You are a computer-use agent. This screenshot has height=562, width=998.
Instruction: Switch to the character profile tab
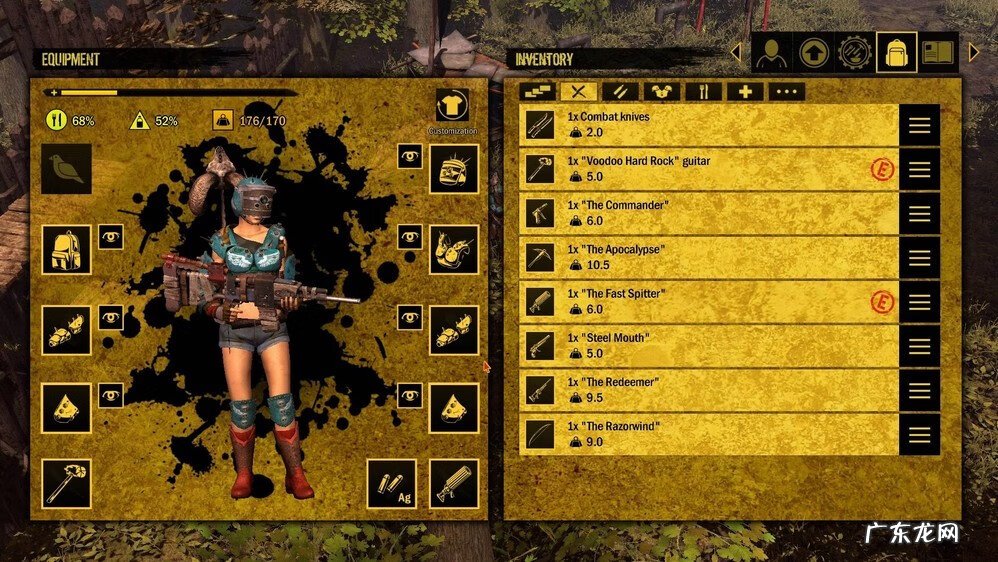[x=771, y=52]
